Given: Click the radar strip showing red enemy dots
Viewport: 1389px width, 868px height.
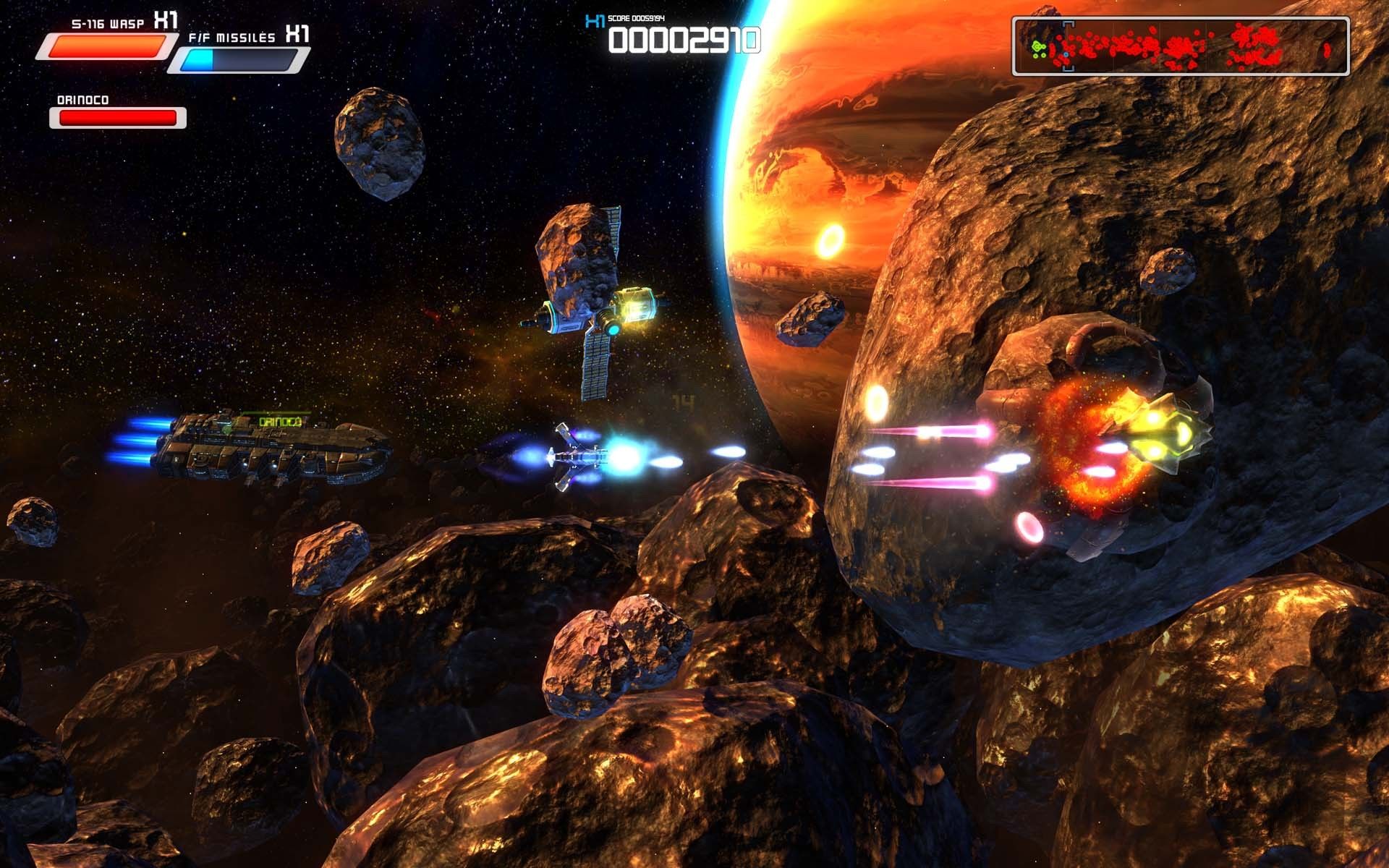Looking at the screenshot, I should point(1181,48).
